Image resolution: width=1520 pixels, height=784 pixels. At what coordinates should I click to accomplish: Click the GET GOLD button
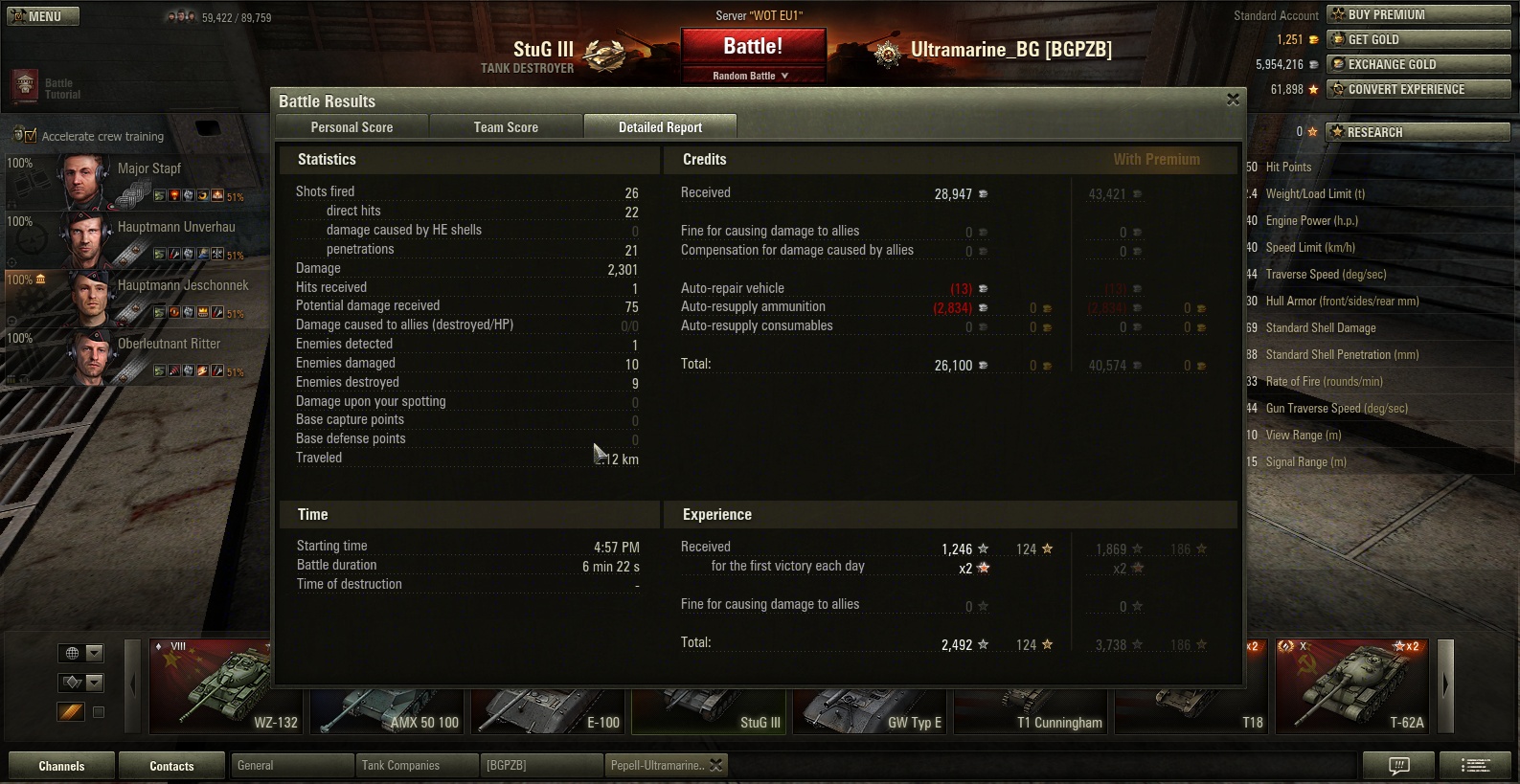[x=1418, y=39]
